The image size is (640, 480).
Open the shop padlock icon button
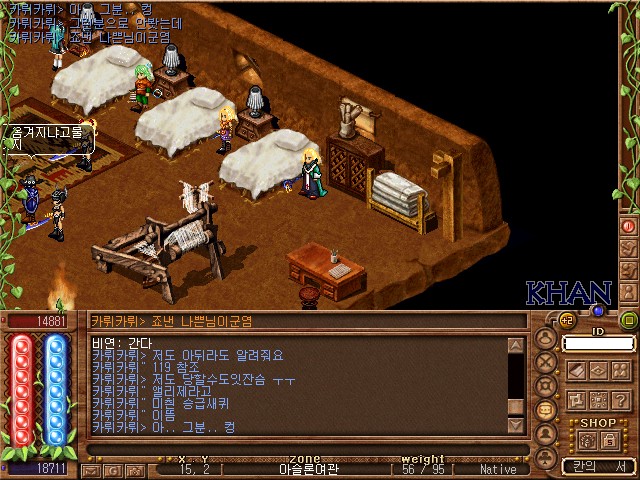coord(609,441)
